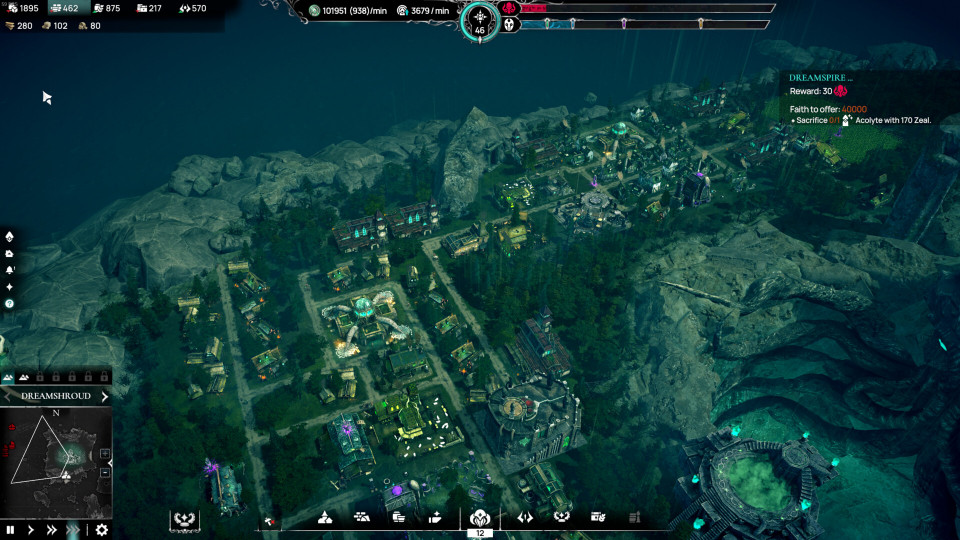The image size is (960, 540).
Task: Pause the game speed
Action: click(x=11, y=530)
